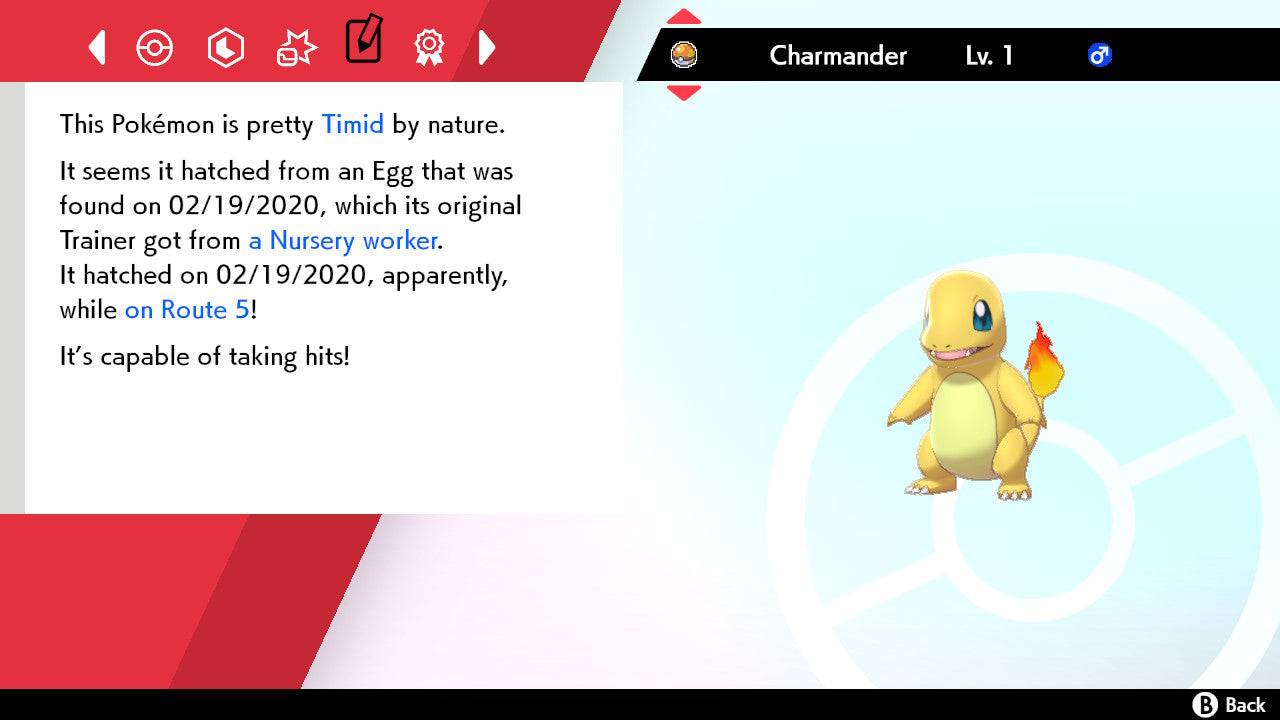Select the Trainer Memo tab in the header
1280x720 pixels.
(x=363, y=44)
